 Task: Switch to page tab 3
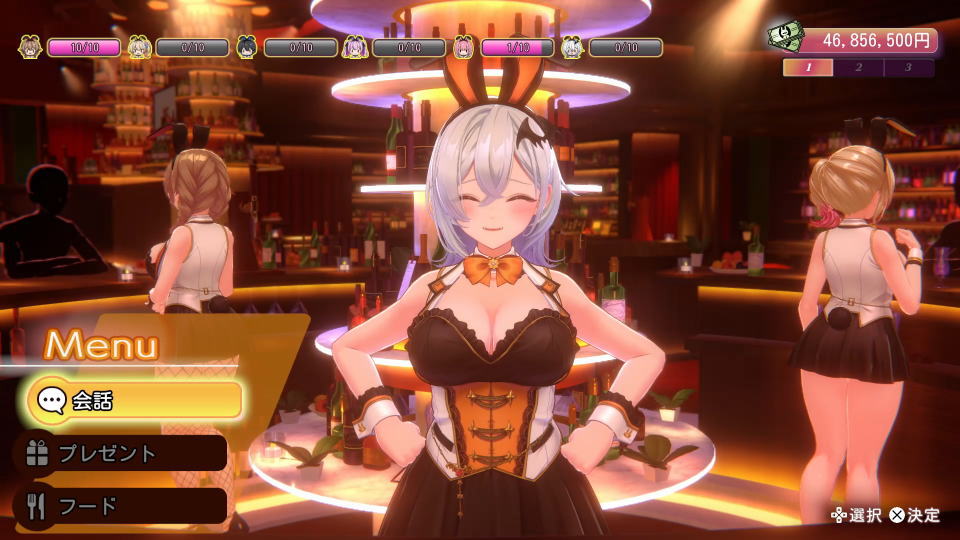coord(908,68)
